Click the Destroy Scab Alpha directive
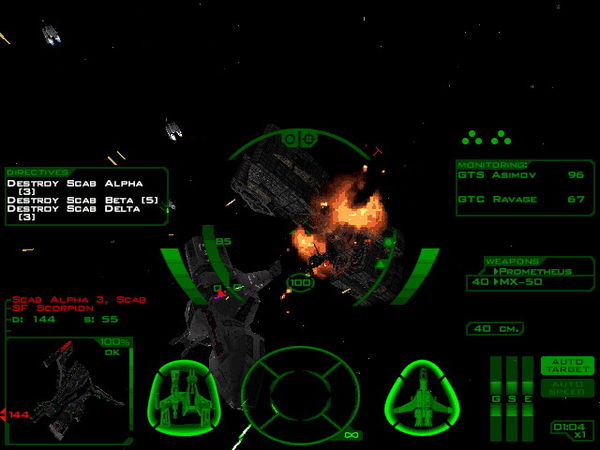Image resolution: width=600 pixels, height=450 pixels. coord(74,183)
